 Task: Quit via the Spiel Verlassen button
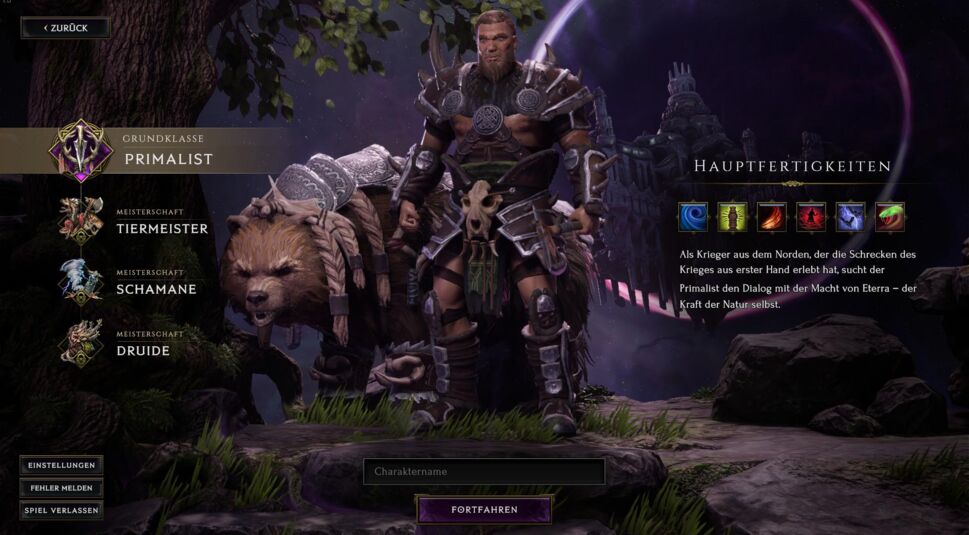click(x=61, y=510)
